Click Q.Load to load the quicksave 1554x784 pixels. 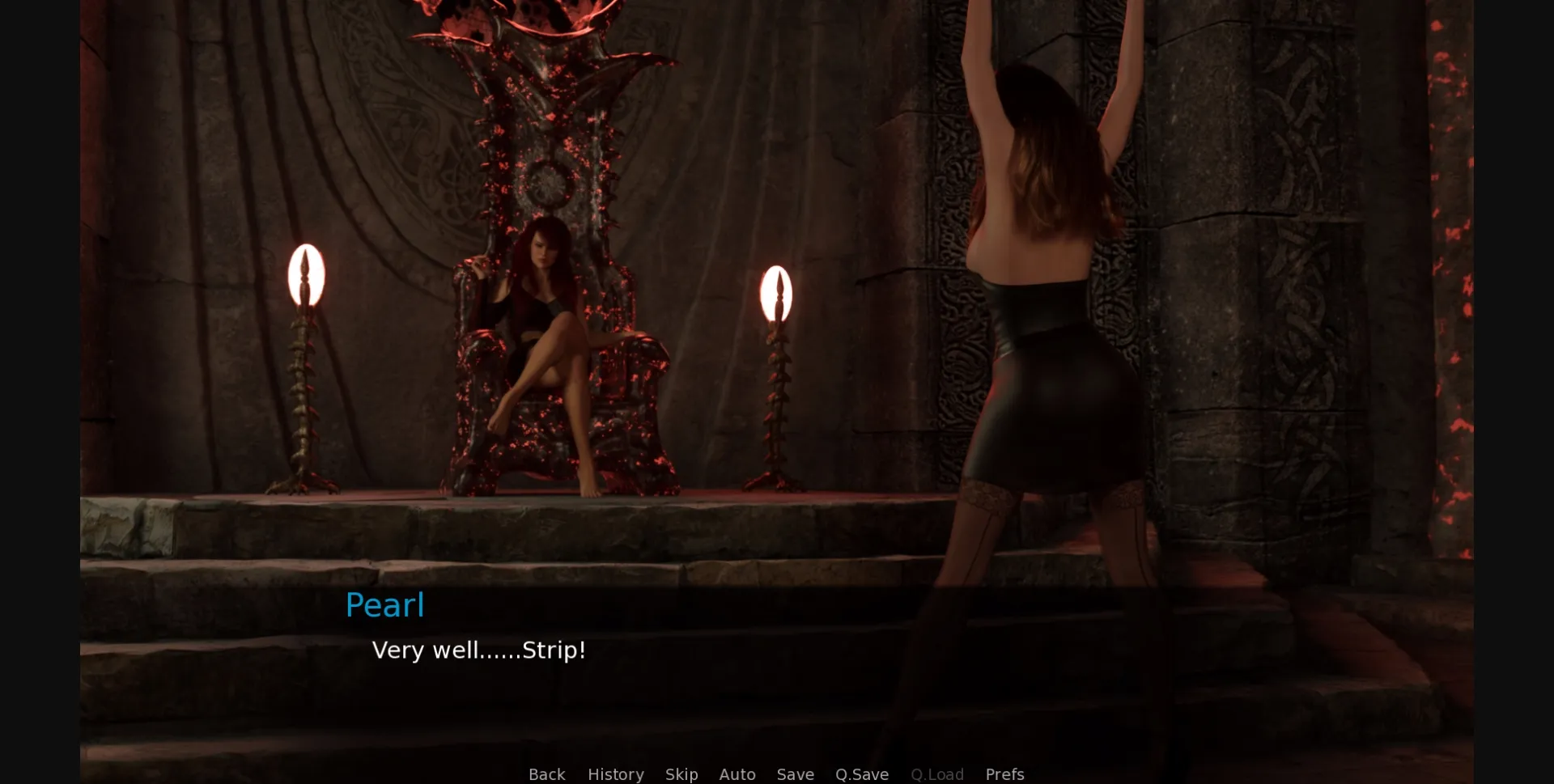[936, 774]
